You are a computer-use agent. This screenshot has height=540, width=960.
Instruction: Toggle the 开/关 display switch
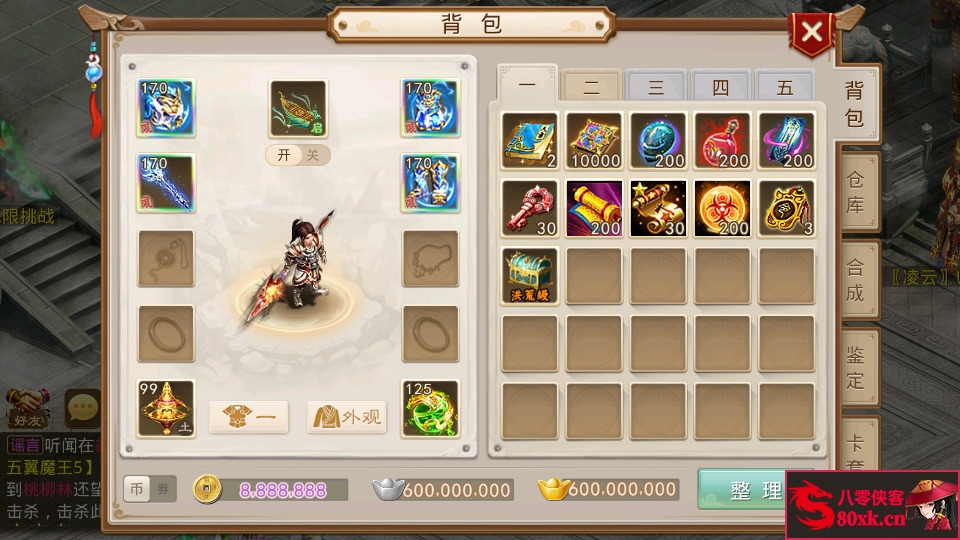point(298,155)
